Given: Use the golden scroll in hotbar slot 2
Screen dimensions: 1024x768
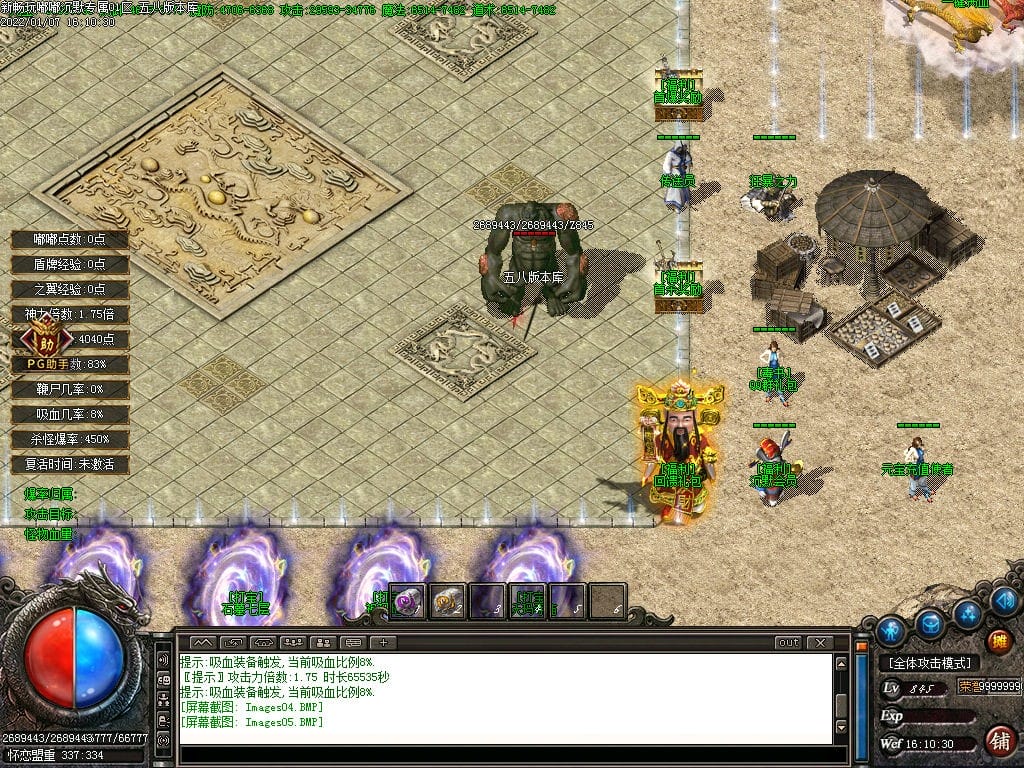Looking at the screenshot, I should pyautogui.click(x=448, y=601).
